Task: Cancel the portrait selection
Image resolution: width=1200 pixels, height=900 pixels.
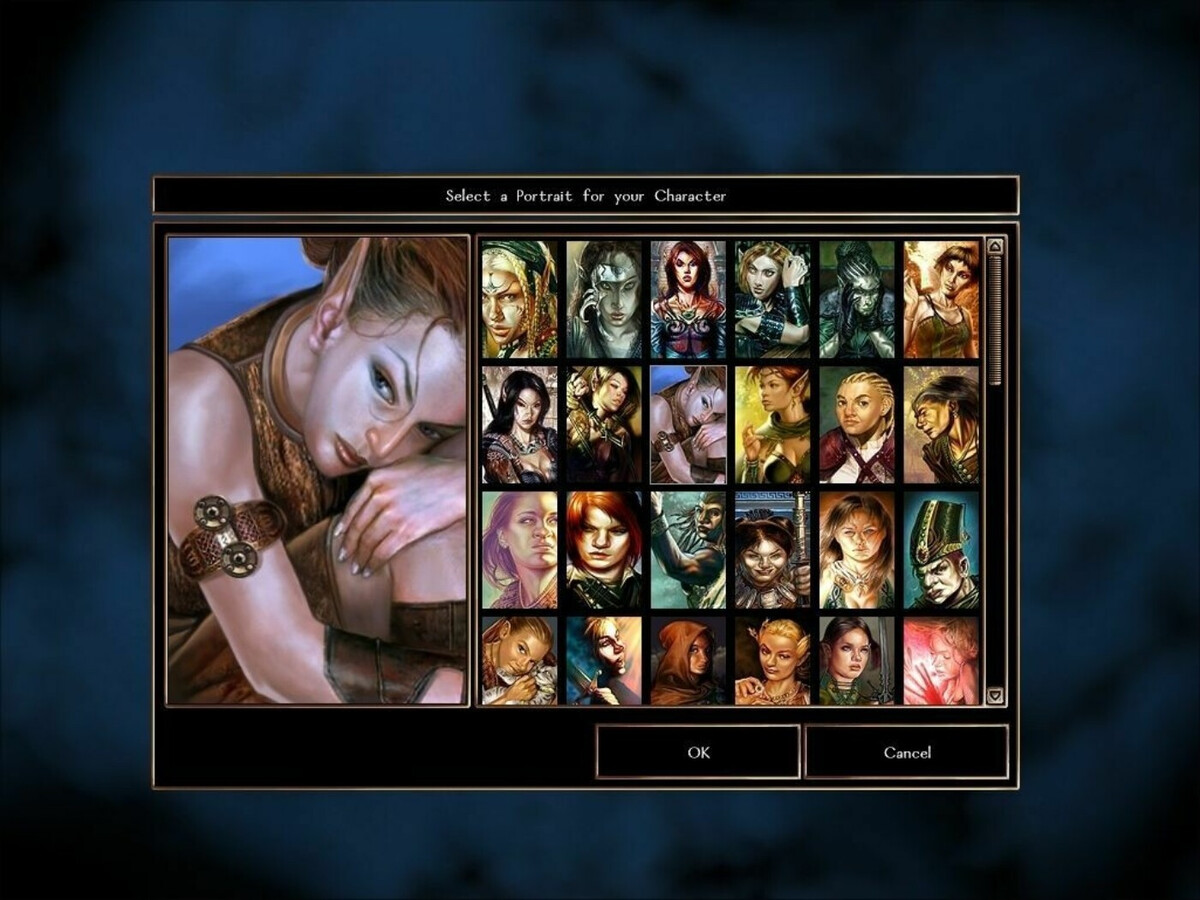Action: [906, 752]
